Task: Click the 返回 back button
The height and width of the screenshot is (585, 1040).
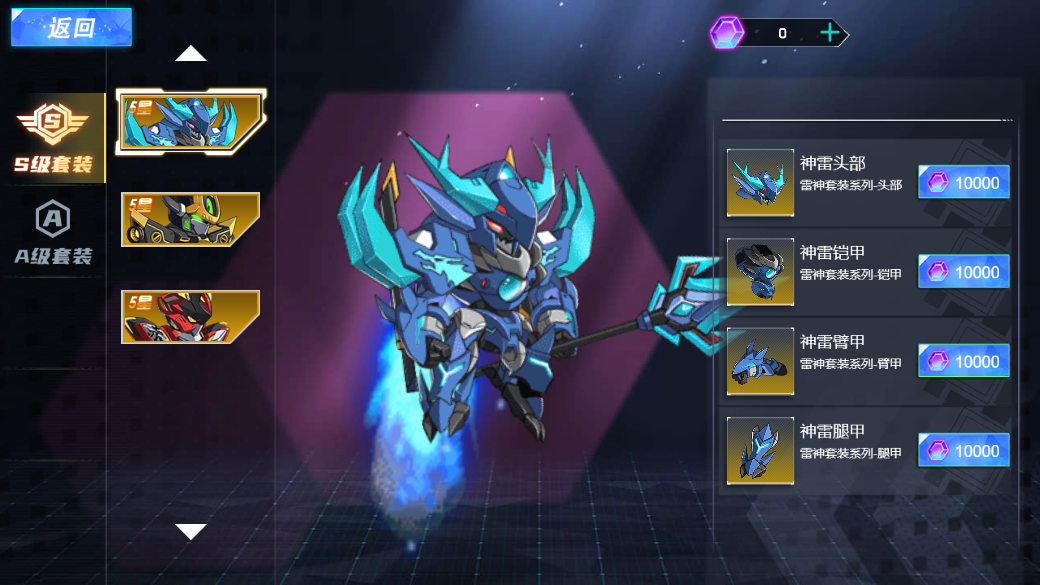Action: [70, 28]
